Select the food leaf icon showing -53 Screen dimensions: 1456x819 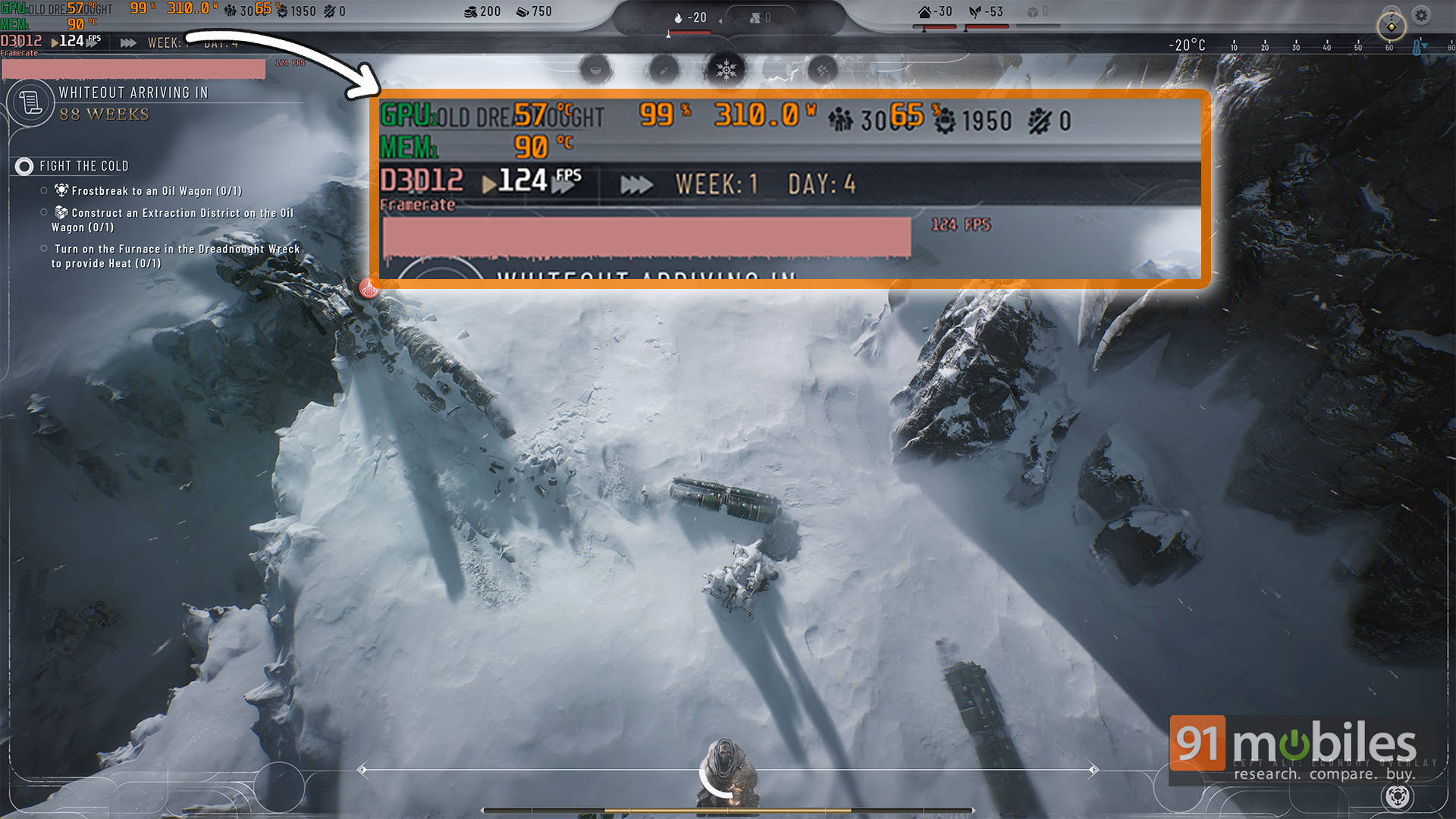(x=974, y=11)
